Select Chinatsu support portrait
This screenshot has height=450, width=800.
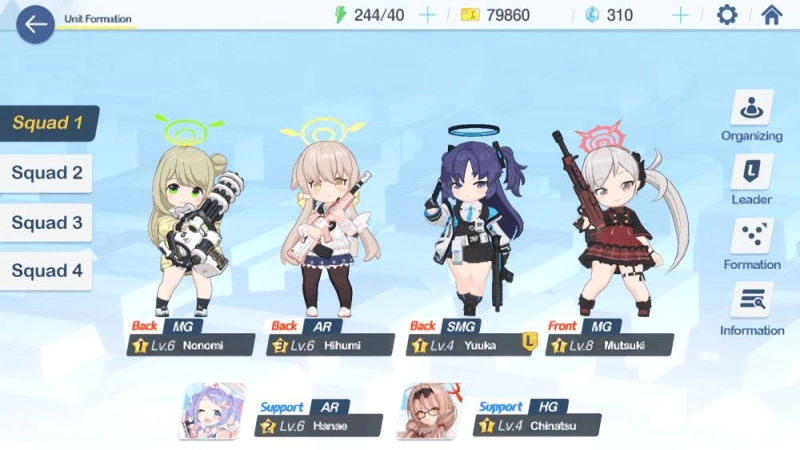coord(430,411)
